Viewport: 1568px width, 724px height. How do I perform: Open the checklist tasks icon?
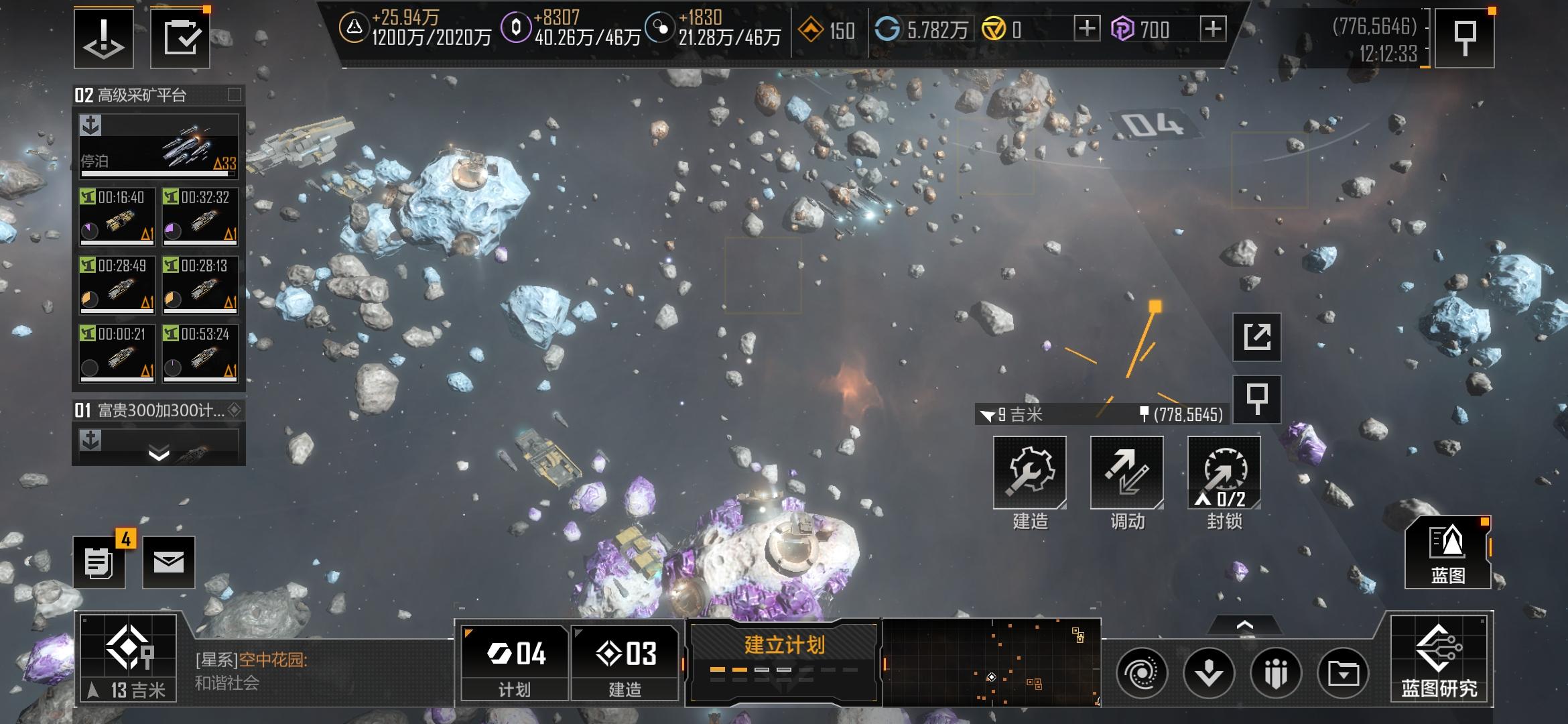tap(180, 38)
